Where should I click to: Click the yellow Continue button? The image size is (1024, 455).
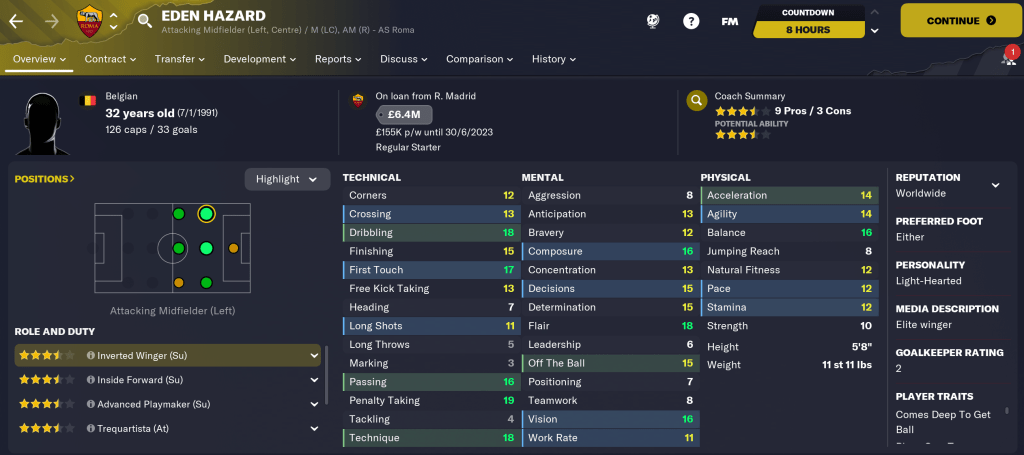pyautogui.click(x=961, y=20)
